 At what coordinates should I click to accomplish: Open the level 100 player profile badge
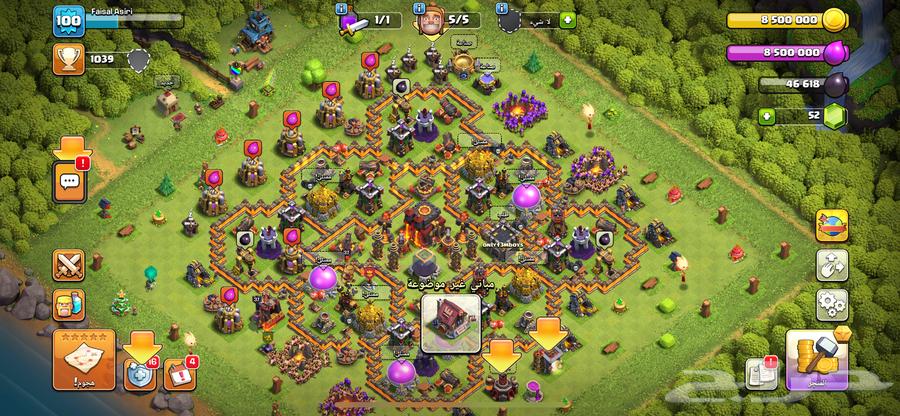(68, 21)
